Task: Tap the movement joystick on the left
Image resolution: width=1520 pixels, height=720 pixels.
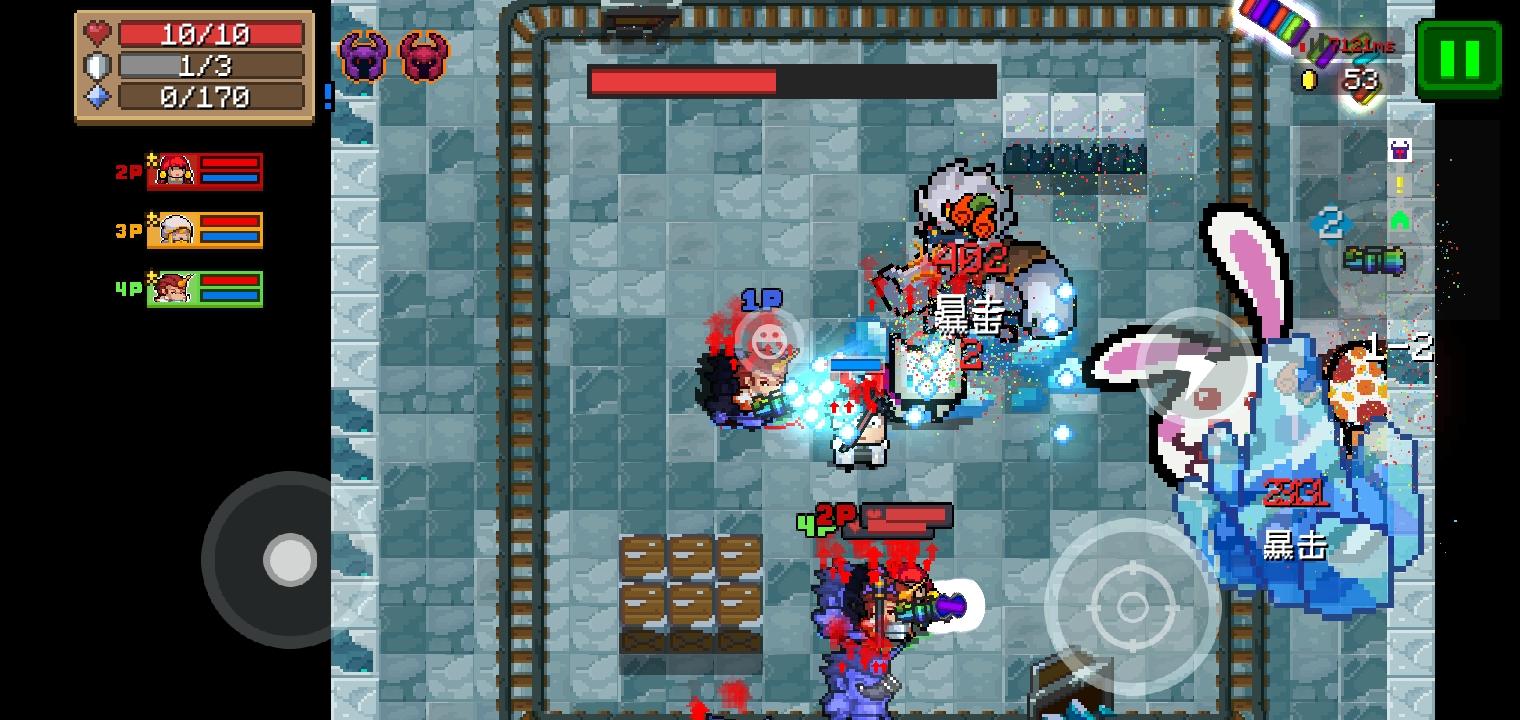Action: coord(290,560)
